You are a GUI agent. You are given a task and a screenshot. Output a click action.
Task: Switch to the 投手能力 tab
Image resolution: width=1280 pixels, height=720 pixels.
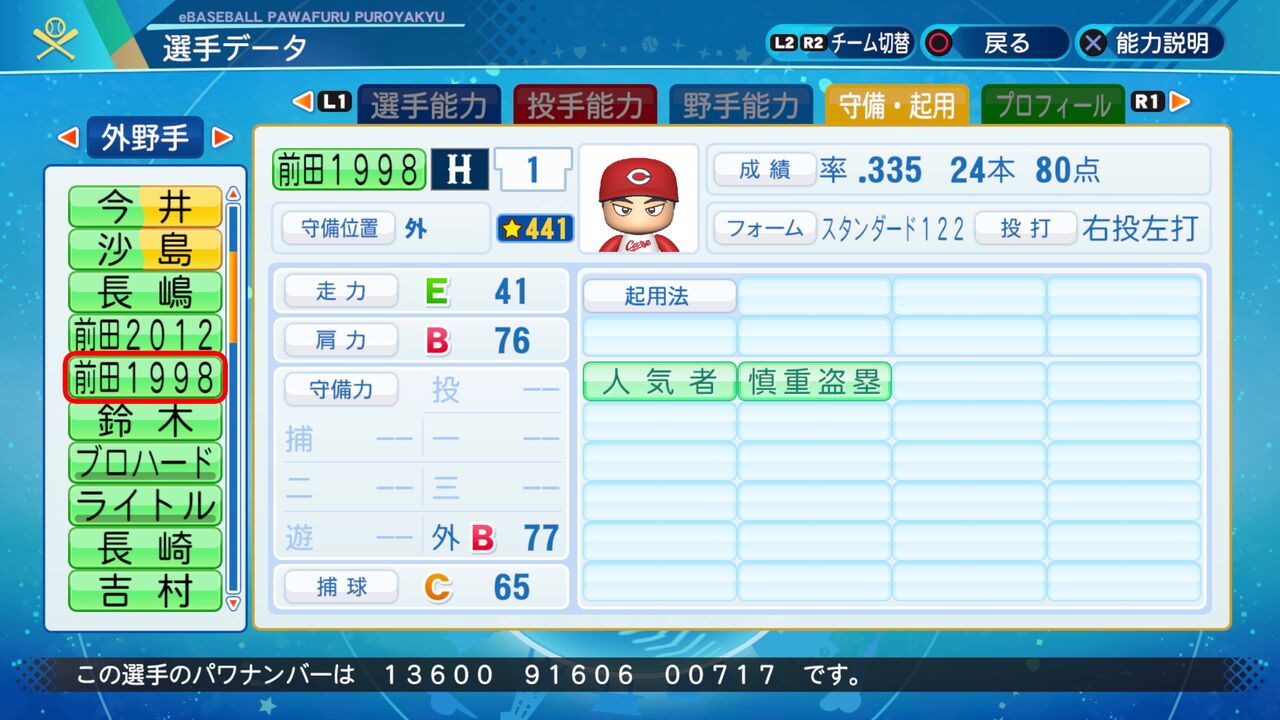click(x=585, y=101)
